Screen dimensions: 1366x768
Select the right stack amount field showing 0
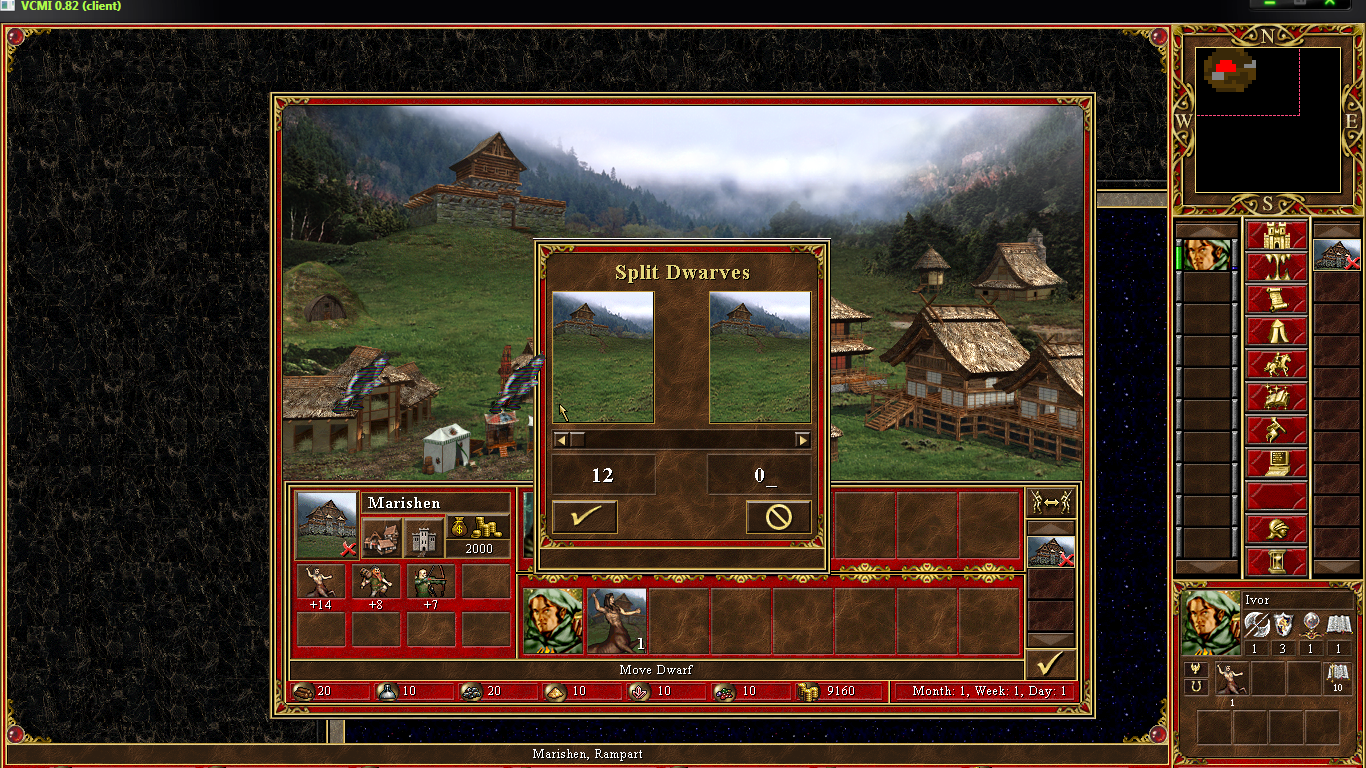tap(759, 475)
